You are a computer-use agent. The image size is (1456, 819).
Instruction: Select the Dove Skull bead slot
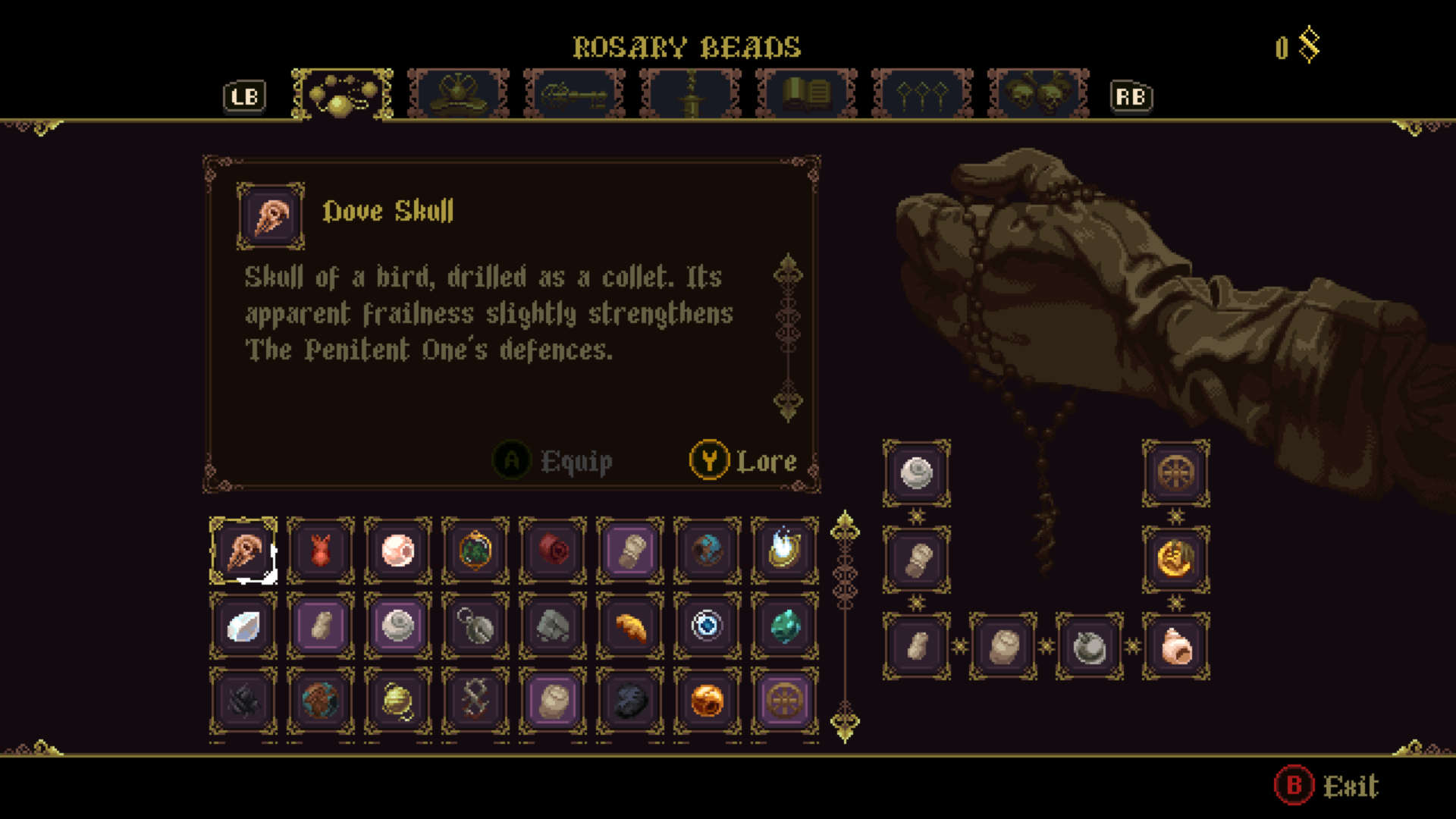coord(243,551)
